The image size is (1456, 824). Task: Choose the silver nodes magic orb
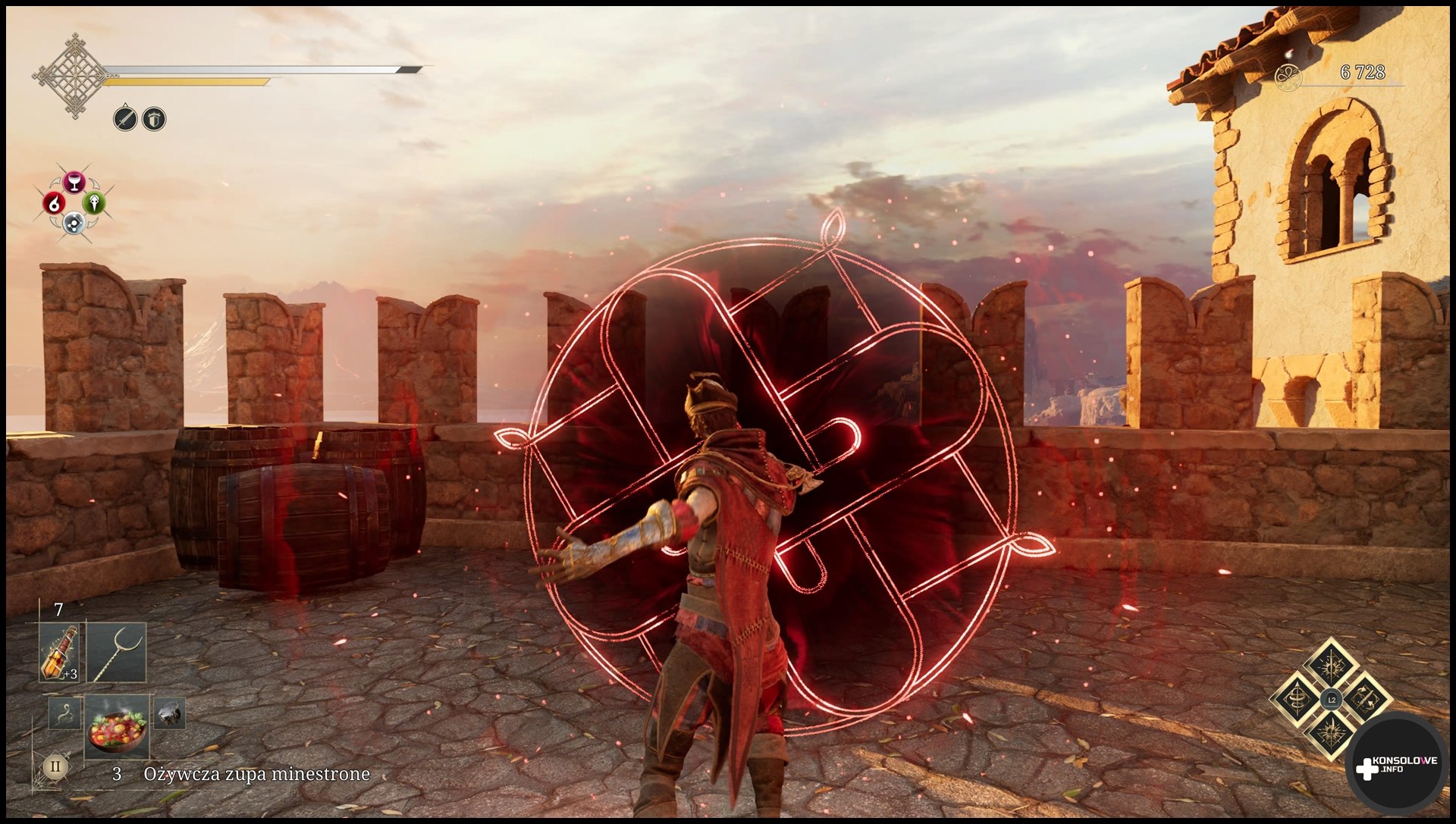74,223
